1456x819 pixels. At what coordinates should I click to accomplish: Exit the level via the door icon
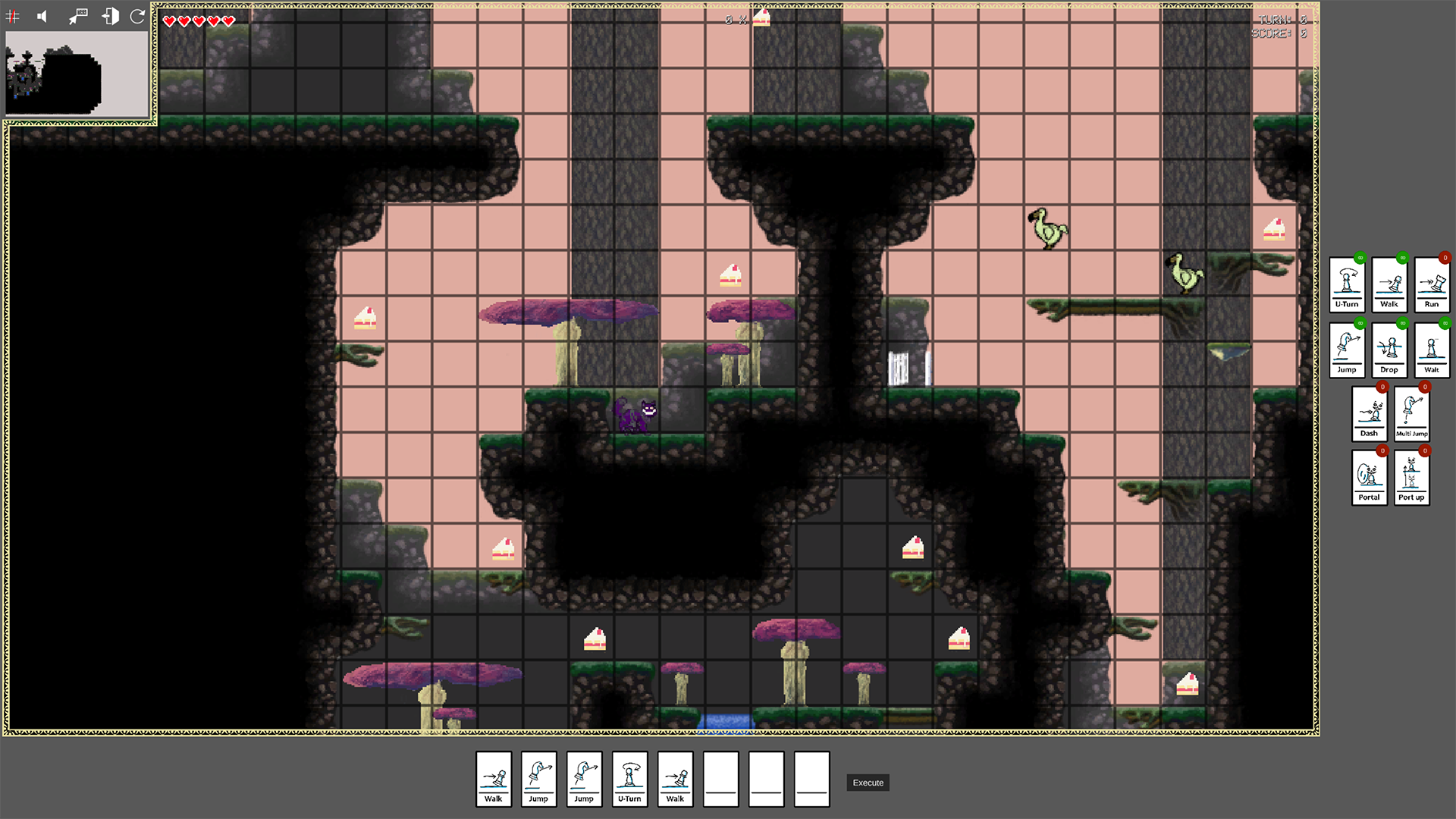click(x=110, y=17)
